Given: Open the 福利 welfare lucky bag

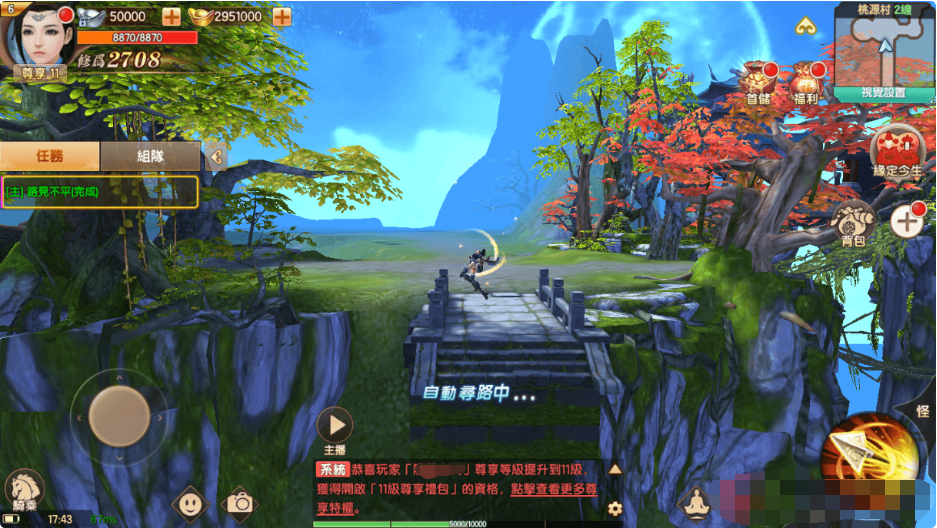Looking at the screenshot, I should click(x=806, y=82).
